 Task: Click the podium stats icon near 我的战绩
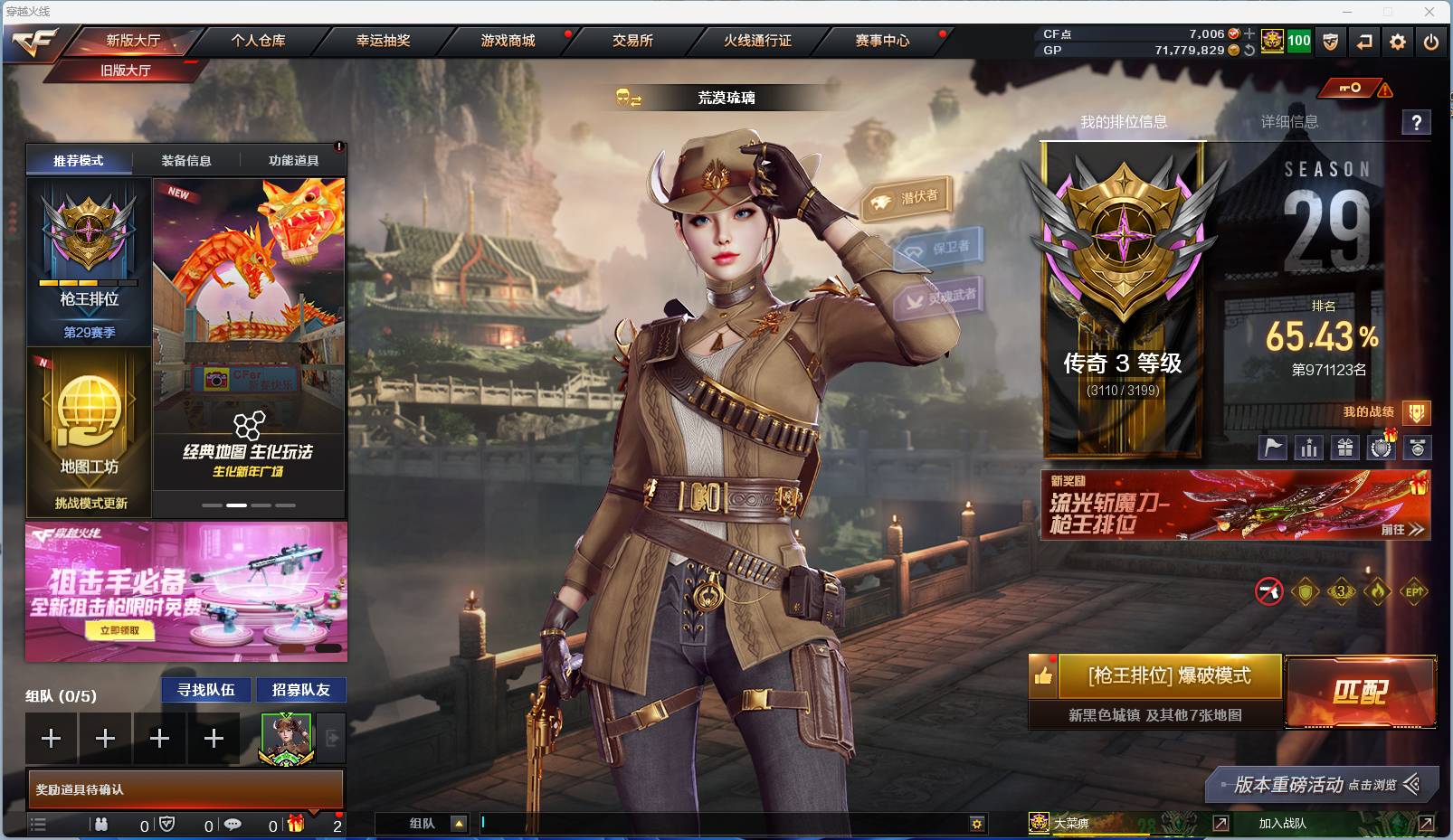pos(1309,447)
